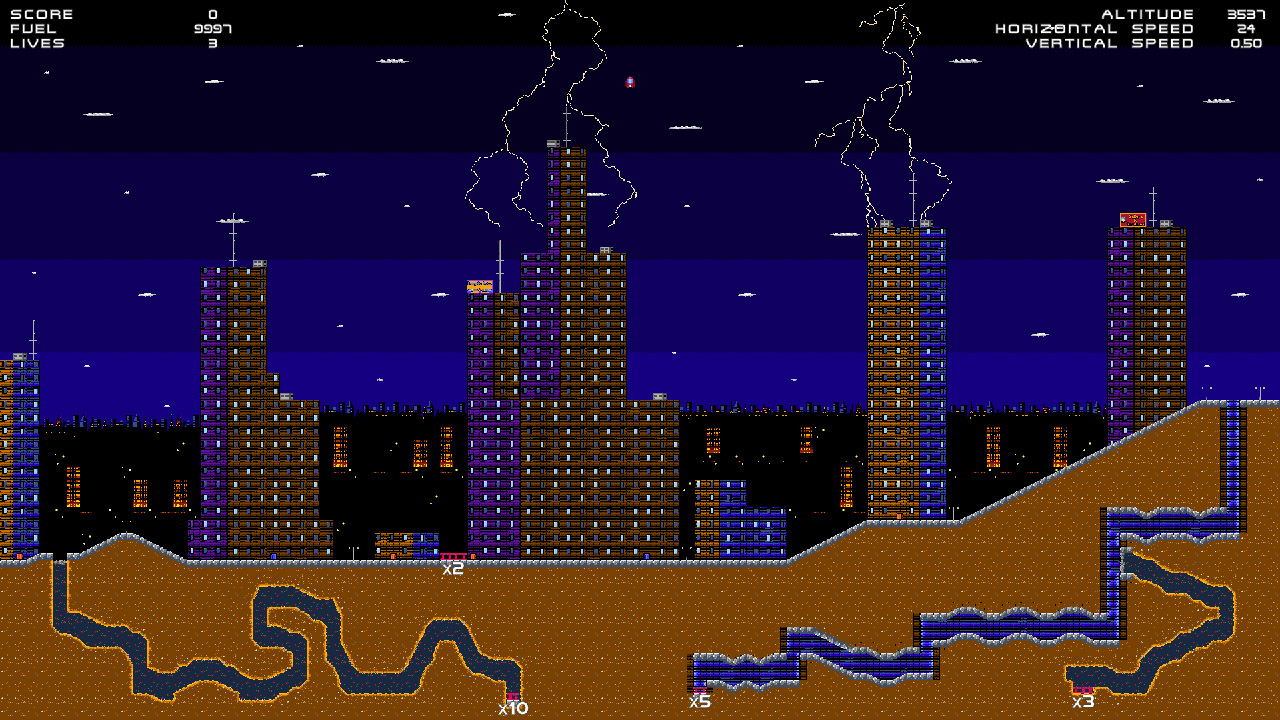Click the VERTICAL SPEED value of 0.50
Image resolution: width=1280 pixels, height=720 pixels.
pyautogui.click(x=1249, y=44)
